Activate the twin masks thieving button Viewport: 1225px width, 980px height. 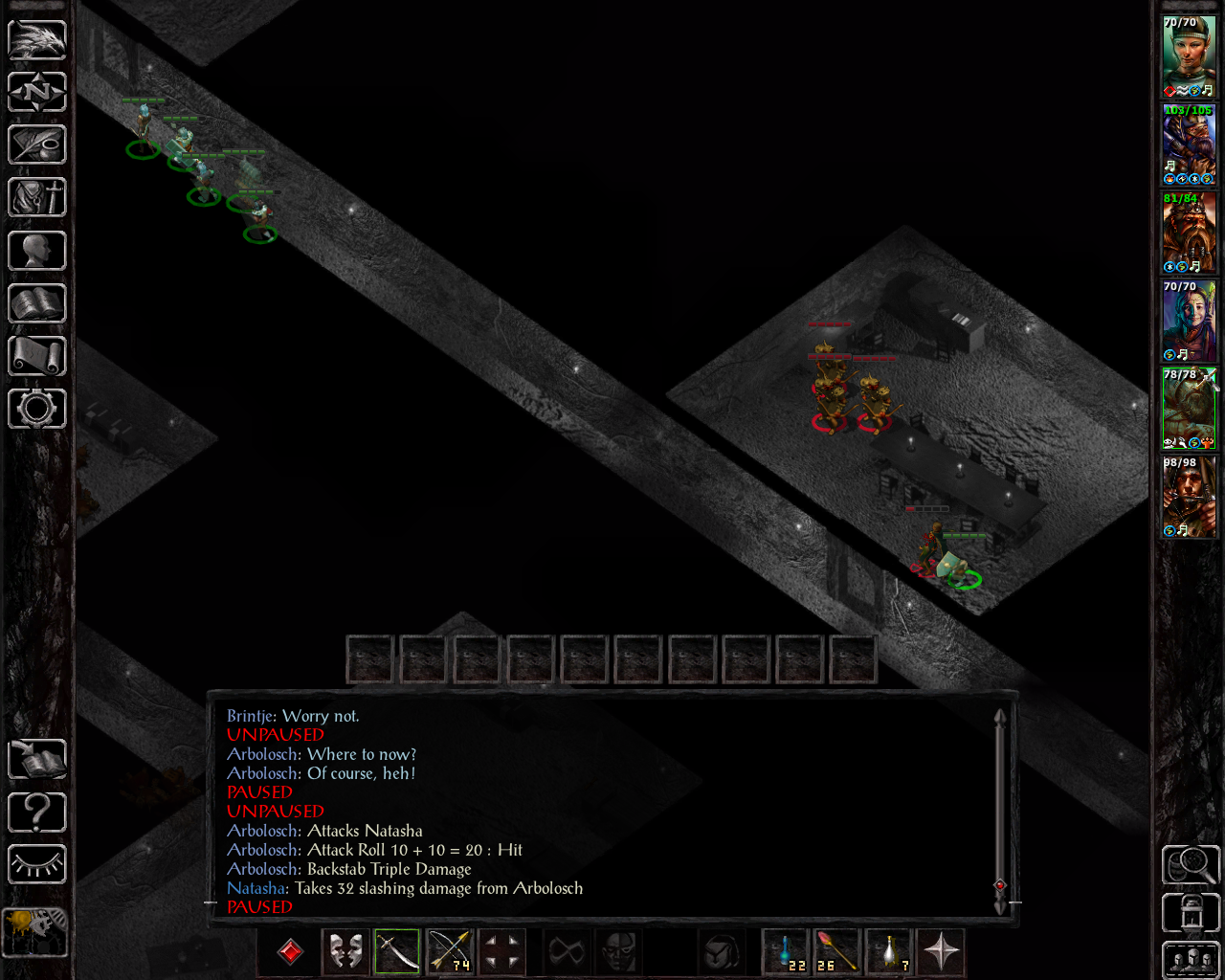pyautogui.click(x=345, y=951)
